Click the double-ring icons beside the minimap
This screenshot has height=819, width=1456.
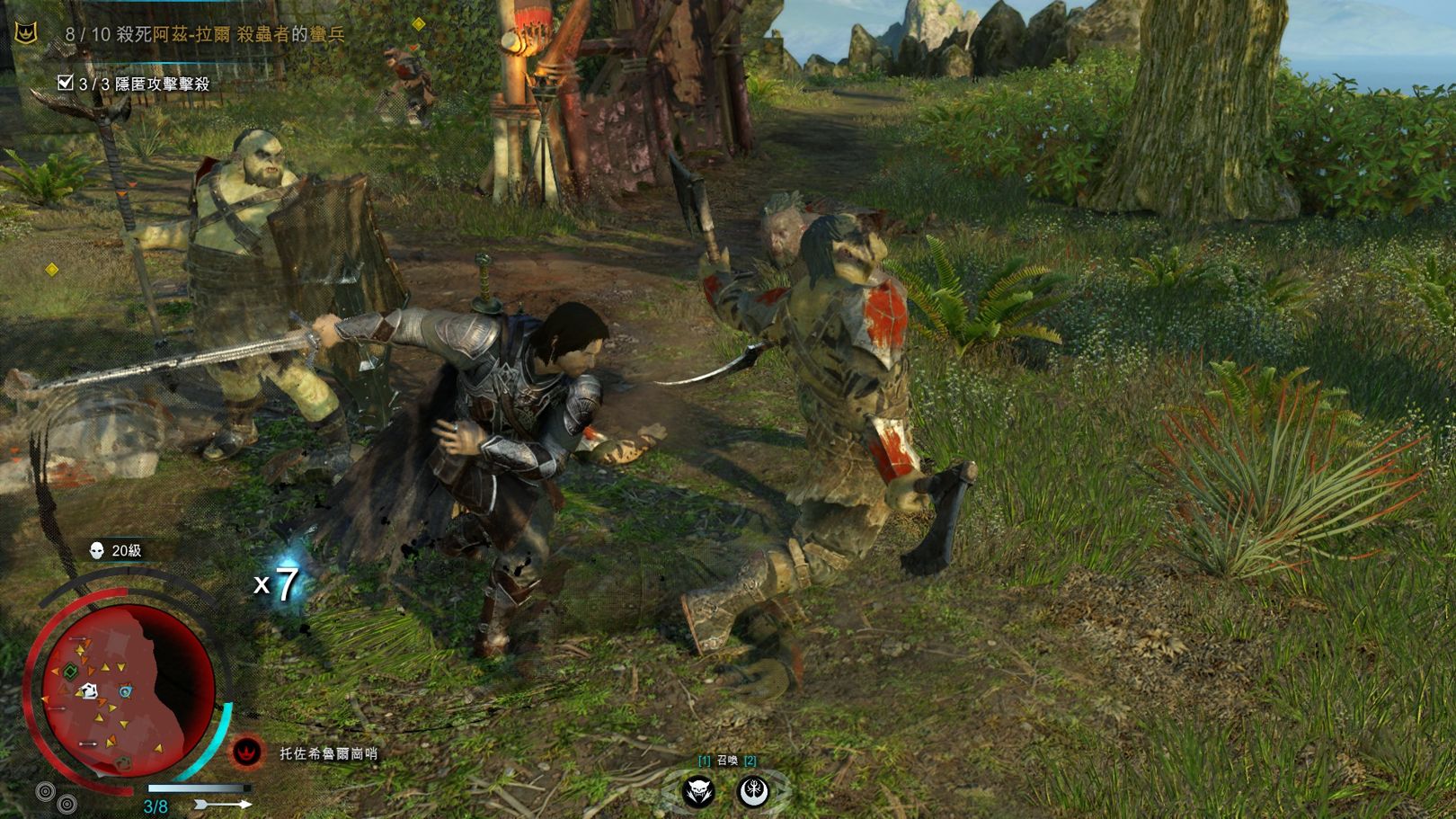coord(54,797)
